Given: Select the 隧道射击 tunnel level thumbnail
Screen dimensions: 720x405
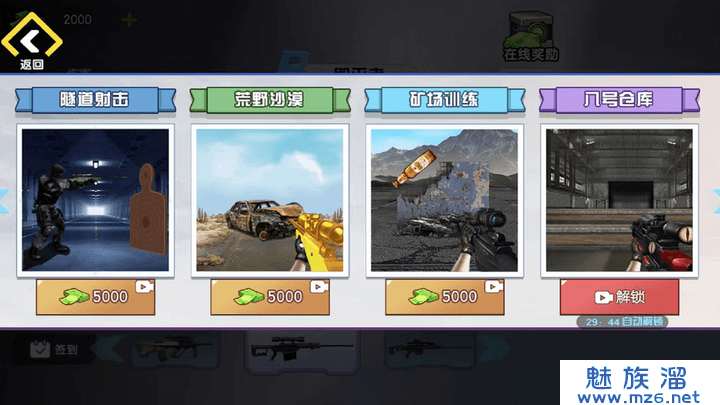Looking at the screenshot, I should click(x=97, y=198).
